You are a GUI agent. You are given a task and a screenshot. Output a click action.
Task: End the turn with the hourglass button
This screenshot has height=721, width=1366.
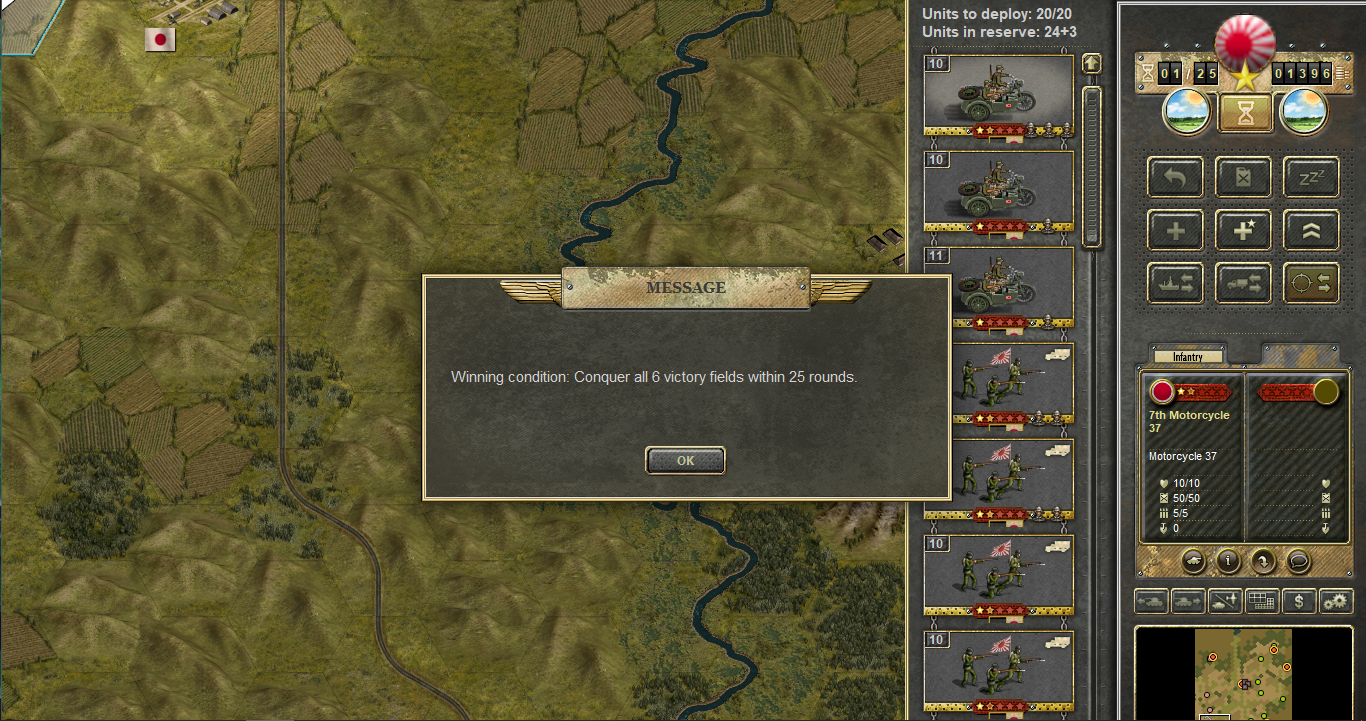click(1245, 111)
